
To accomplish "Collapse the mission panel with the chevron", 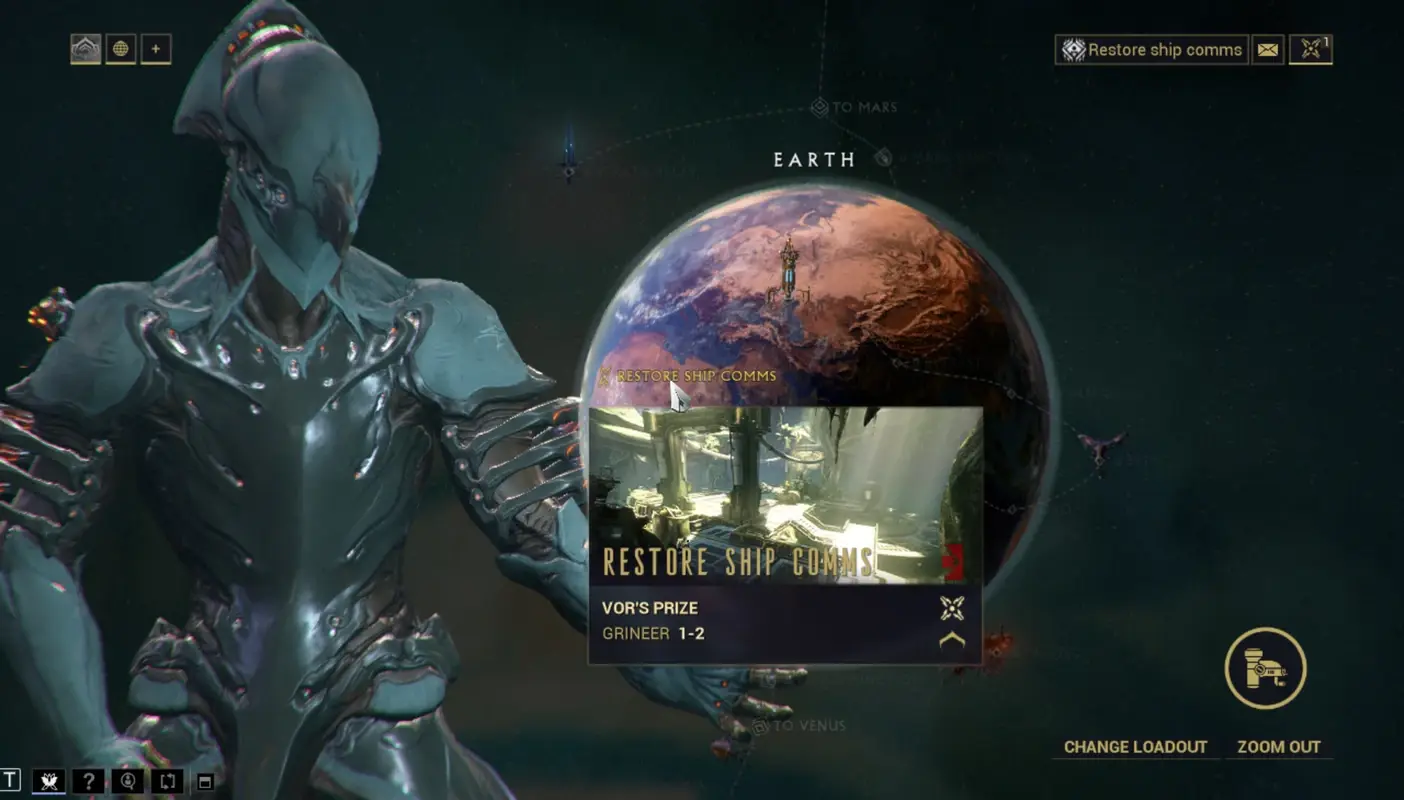I will click(951, 640).
